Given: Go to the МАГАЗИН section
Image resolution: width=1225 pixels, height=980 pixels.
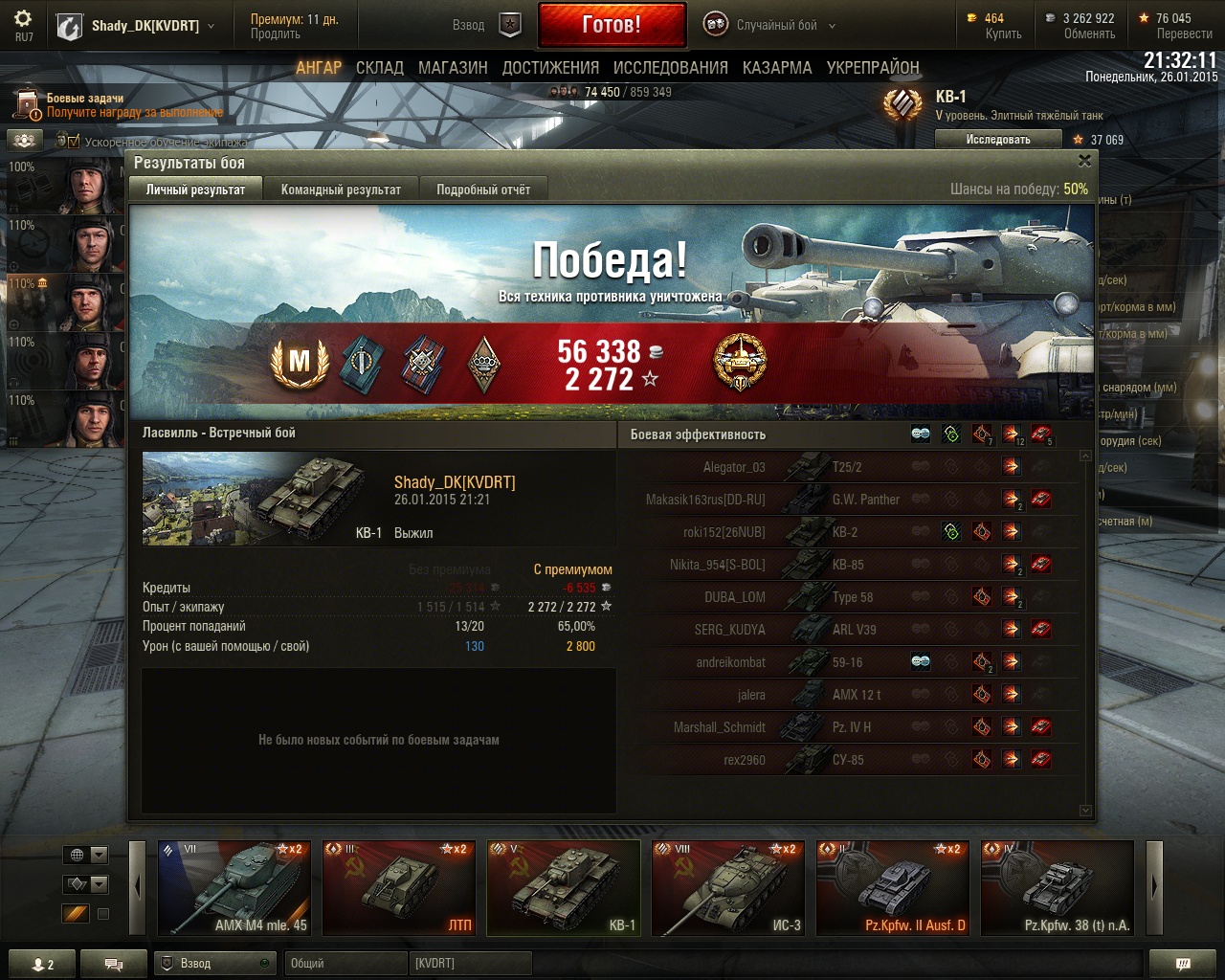Looking at the screenshot, I should [x=453, y=68].
